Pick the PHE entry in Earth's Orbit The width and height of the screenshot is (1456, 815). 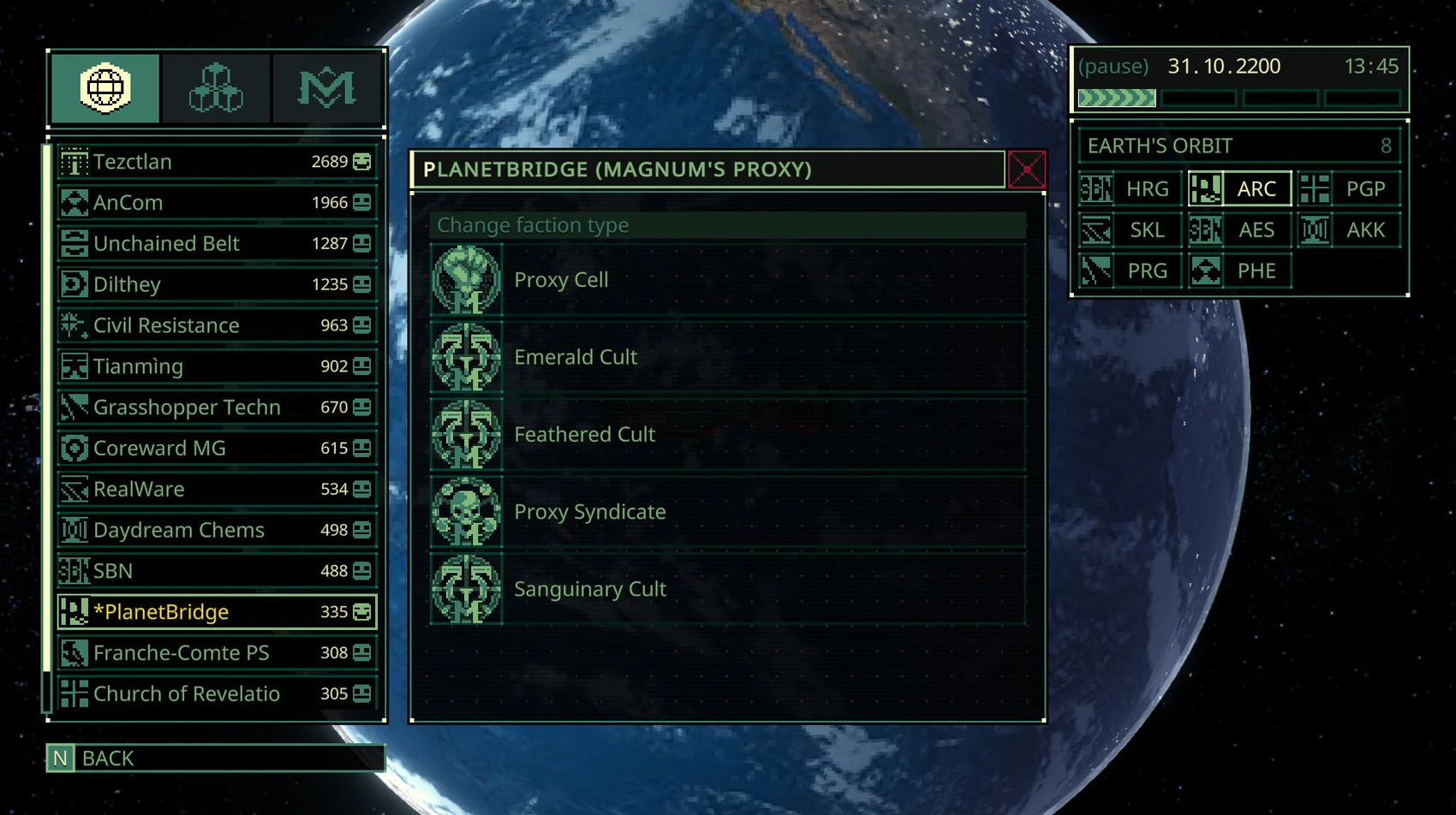tap(1239, 271)
